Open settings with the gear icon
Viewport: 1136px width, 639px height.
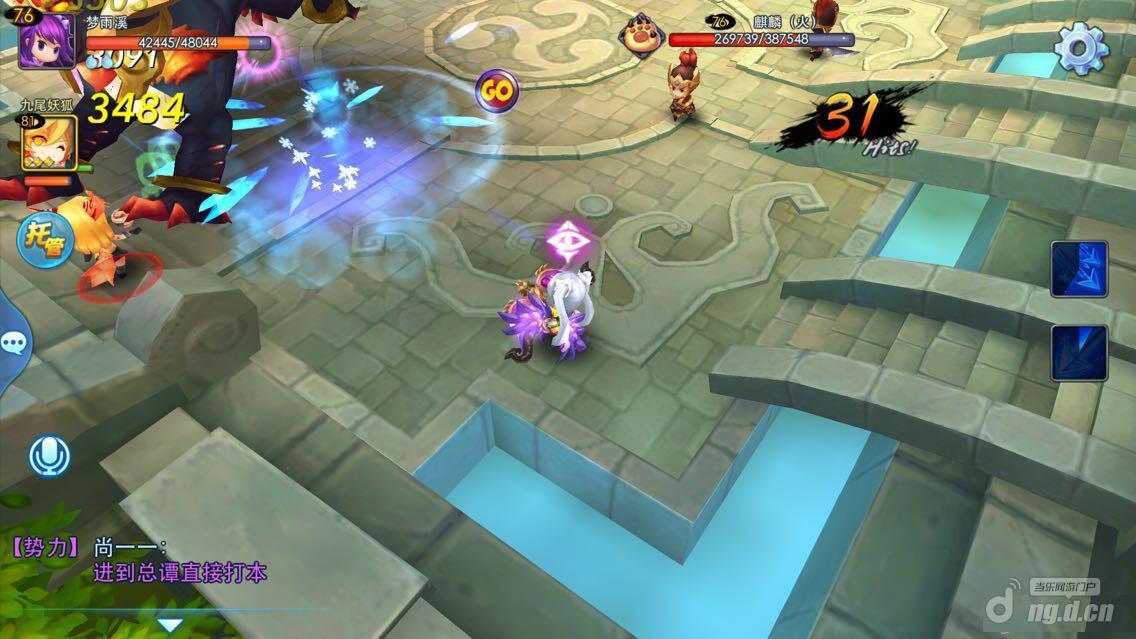pos(1081,48)
